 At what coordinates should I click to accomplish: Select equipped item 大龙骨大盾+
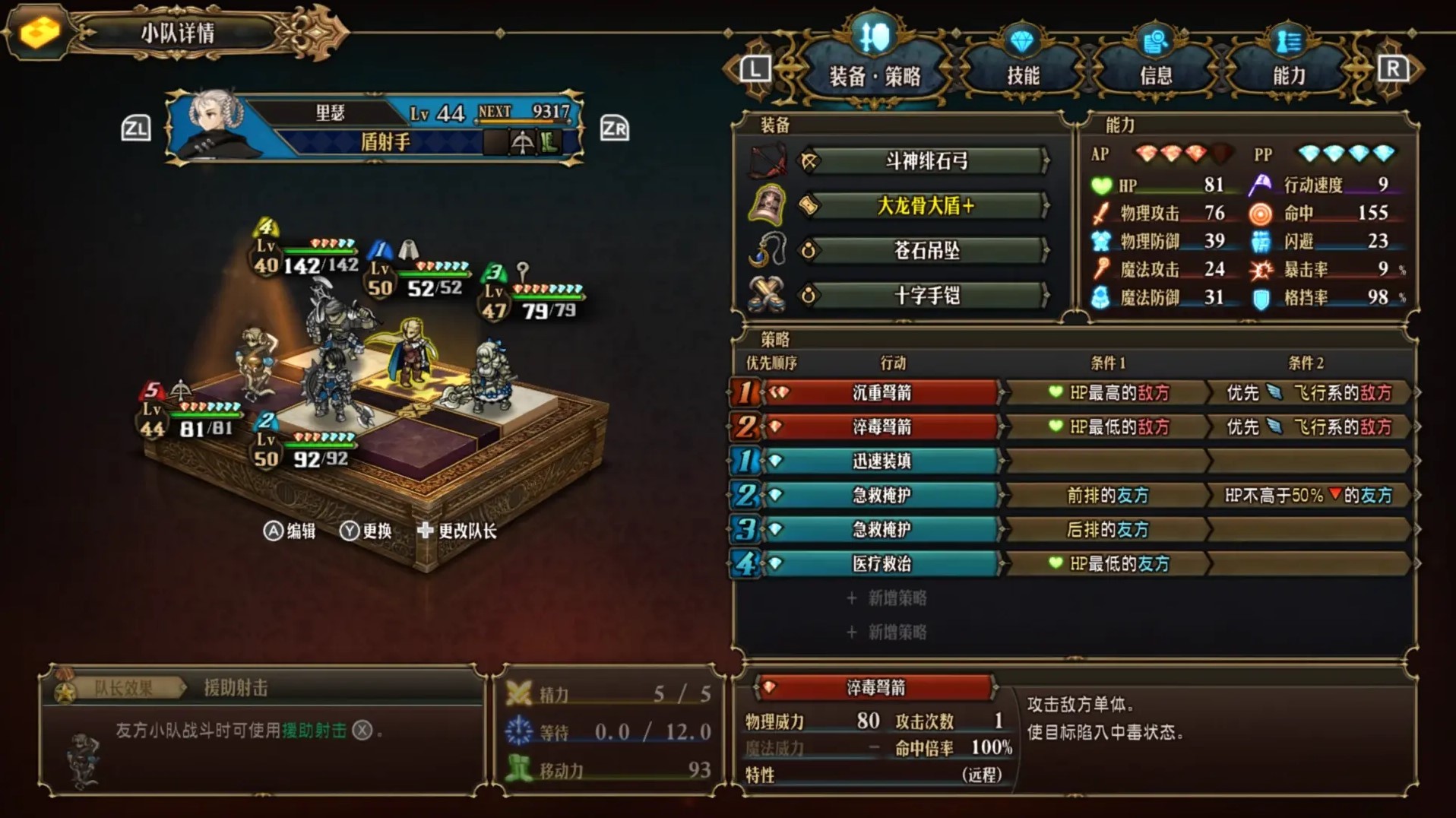click(x=926, y=206)
